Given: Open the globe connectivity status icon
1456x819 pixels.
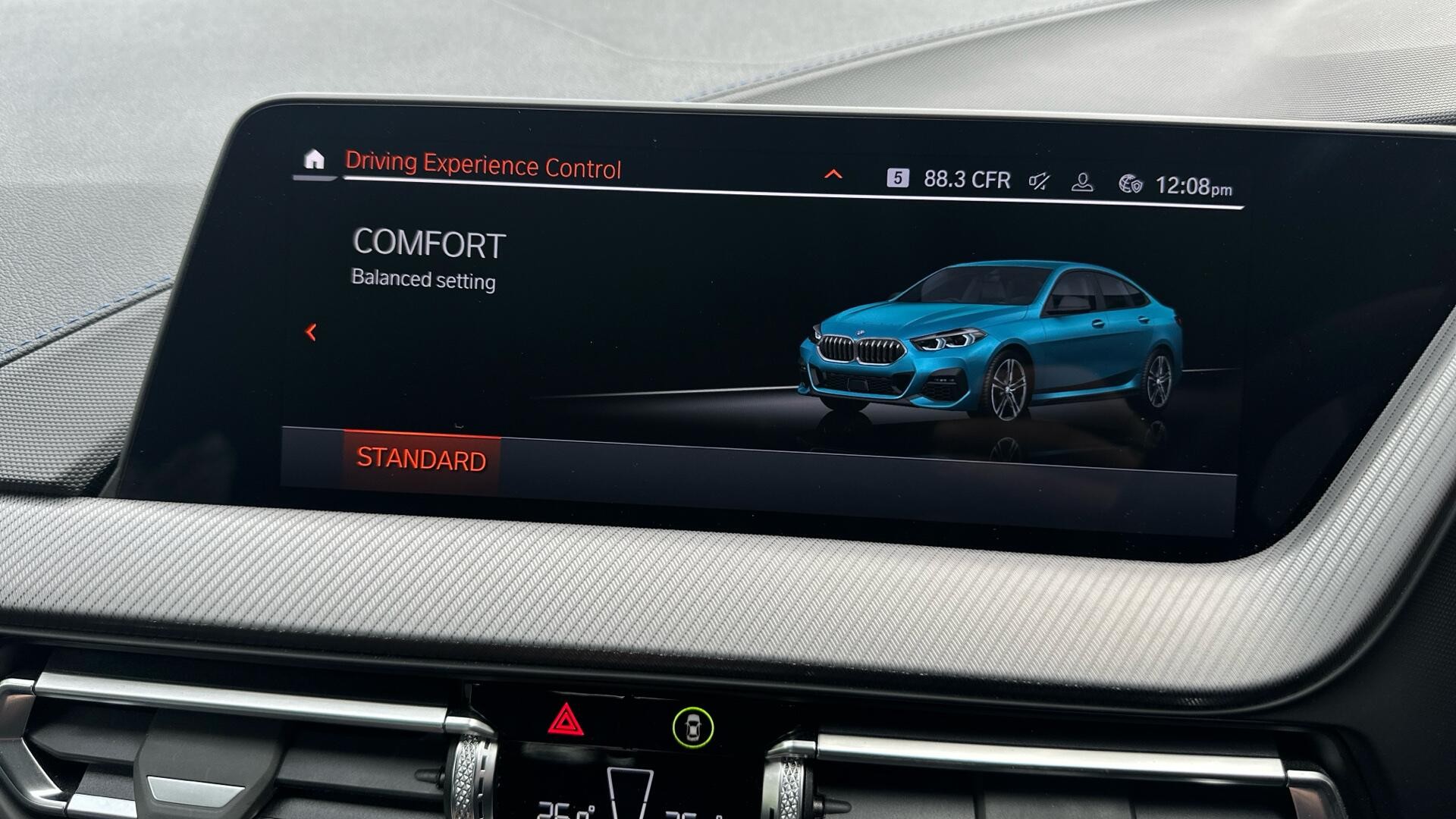Looking at the screenshot, I should [x=1130, y=184].
